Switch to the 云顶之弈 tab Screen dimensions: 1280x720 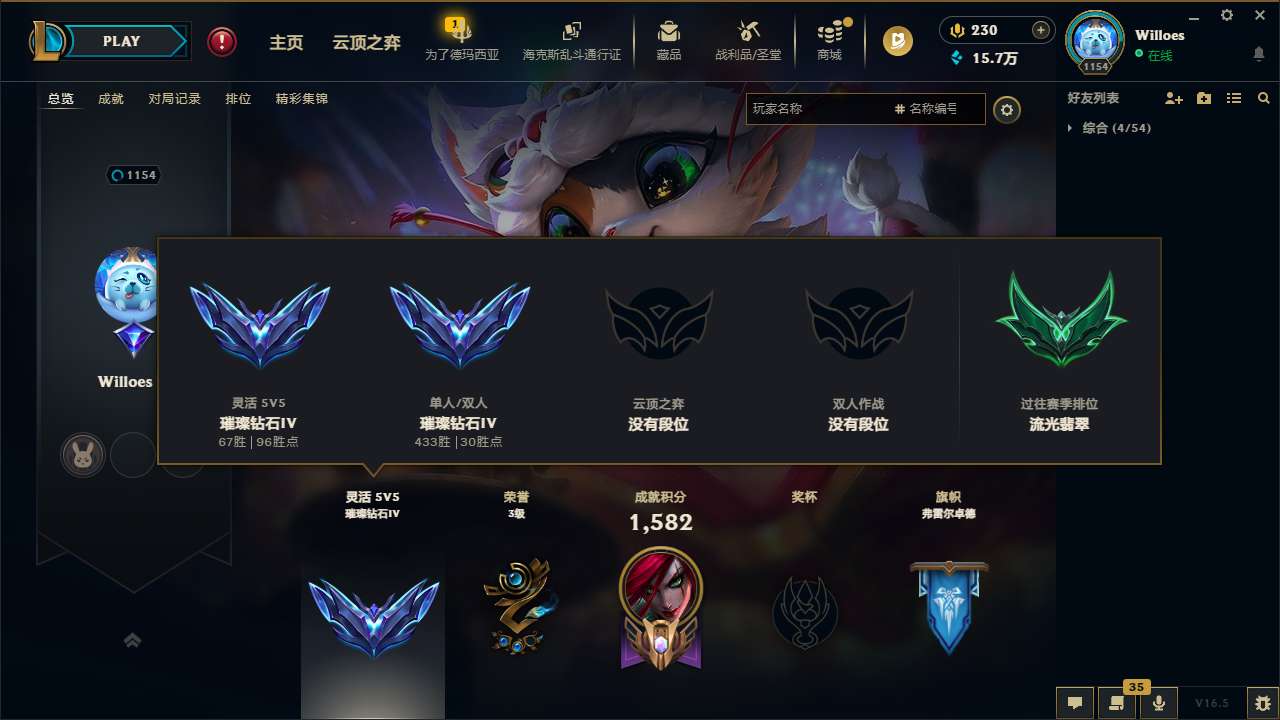point(364,41)
